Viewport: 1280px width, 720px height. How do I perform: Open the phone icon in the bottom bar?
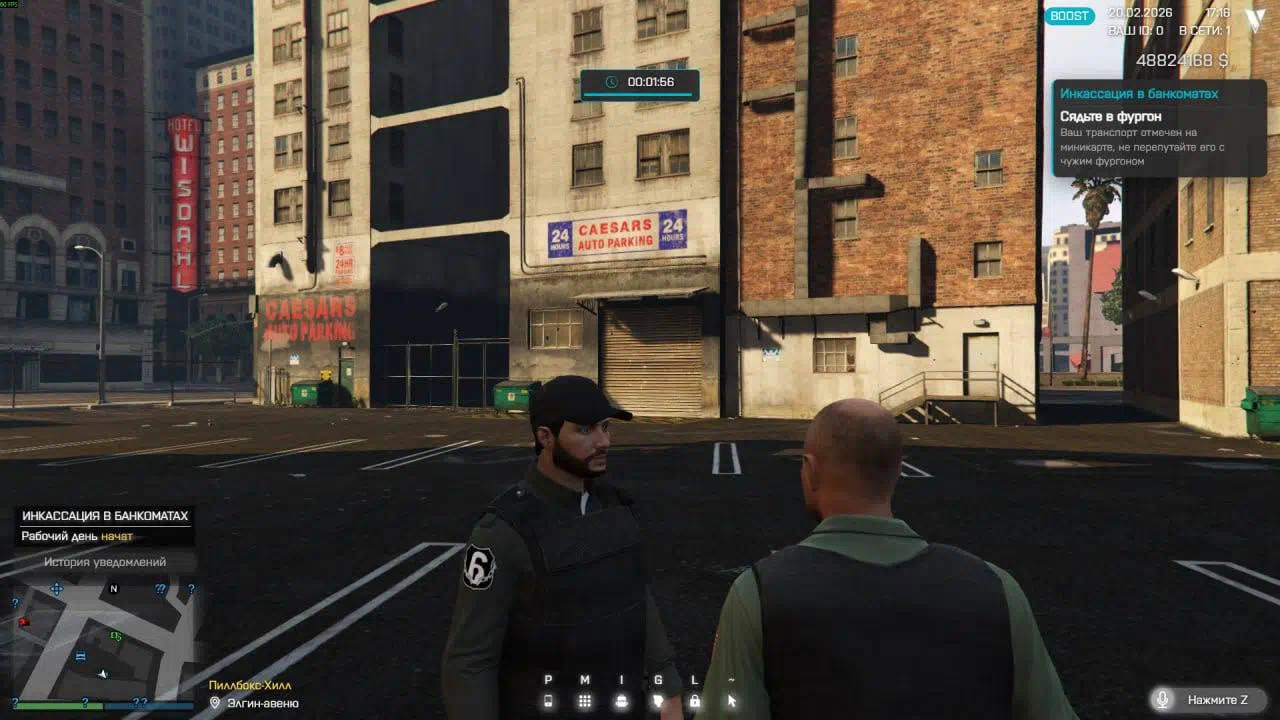pos(548,701)
